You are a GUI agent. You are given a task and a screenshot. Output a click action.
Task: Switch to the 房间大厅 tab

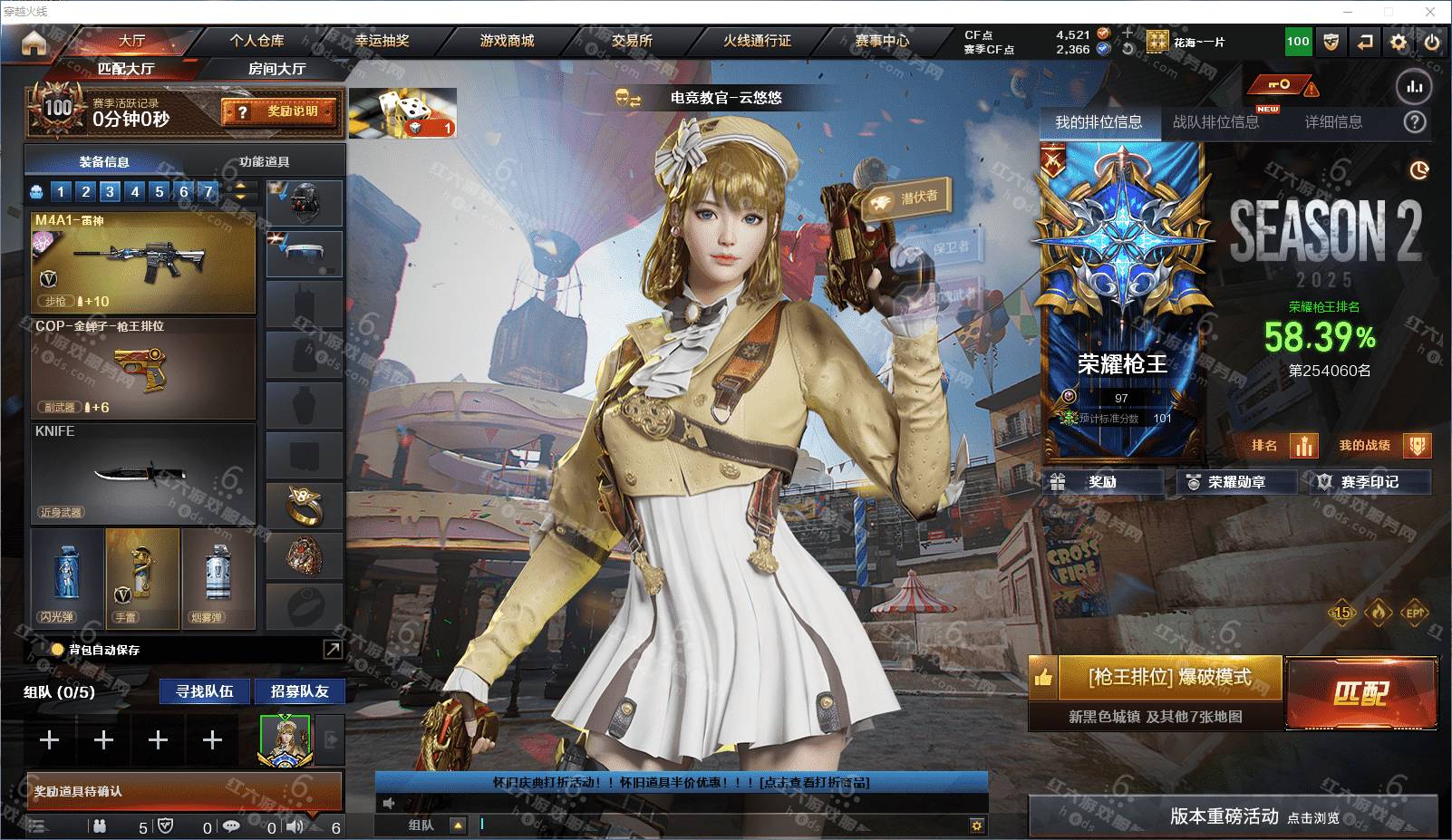pyautogui.click(x=276, y=69)
